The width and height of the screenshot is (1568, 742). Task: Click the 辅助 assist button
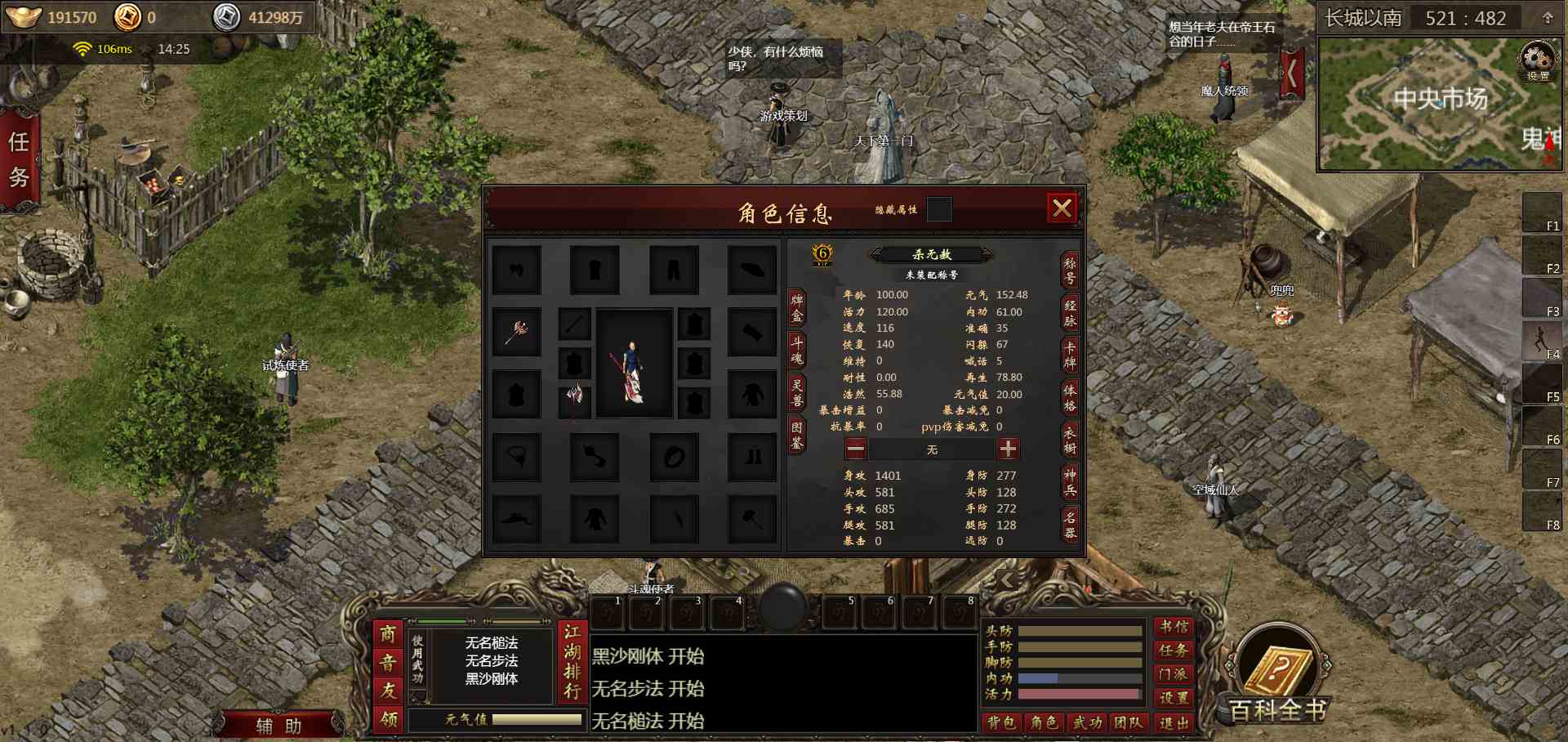[279, 726]
